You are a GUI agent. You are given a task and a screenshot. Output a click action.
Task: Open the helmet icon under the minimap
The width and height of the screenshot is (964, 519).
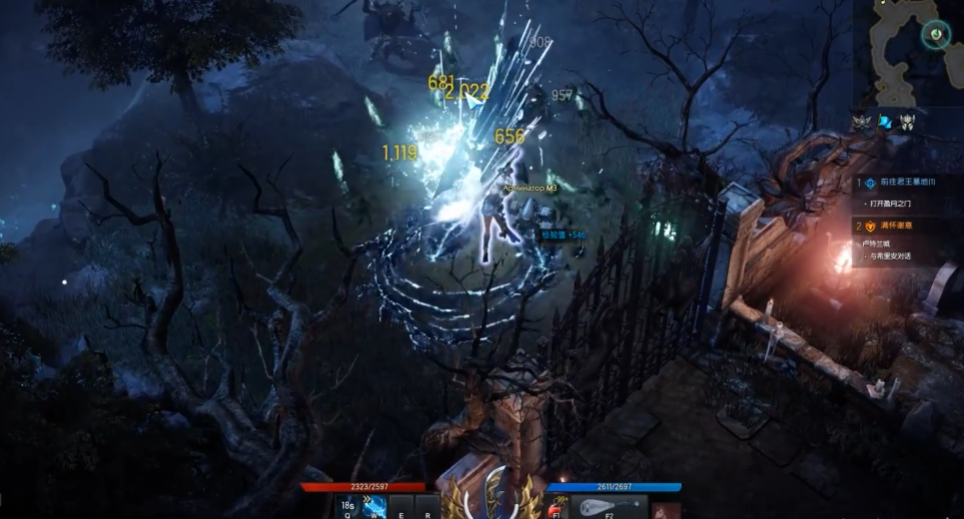click(x=908, y=122)
